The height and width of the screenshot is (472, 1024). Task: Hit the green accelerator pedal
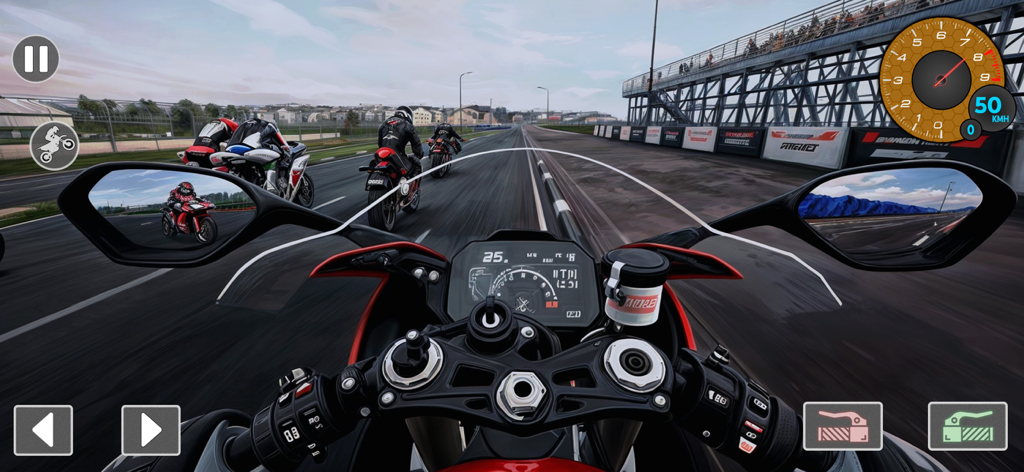966,426
